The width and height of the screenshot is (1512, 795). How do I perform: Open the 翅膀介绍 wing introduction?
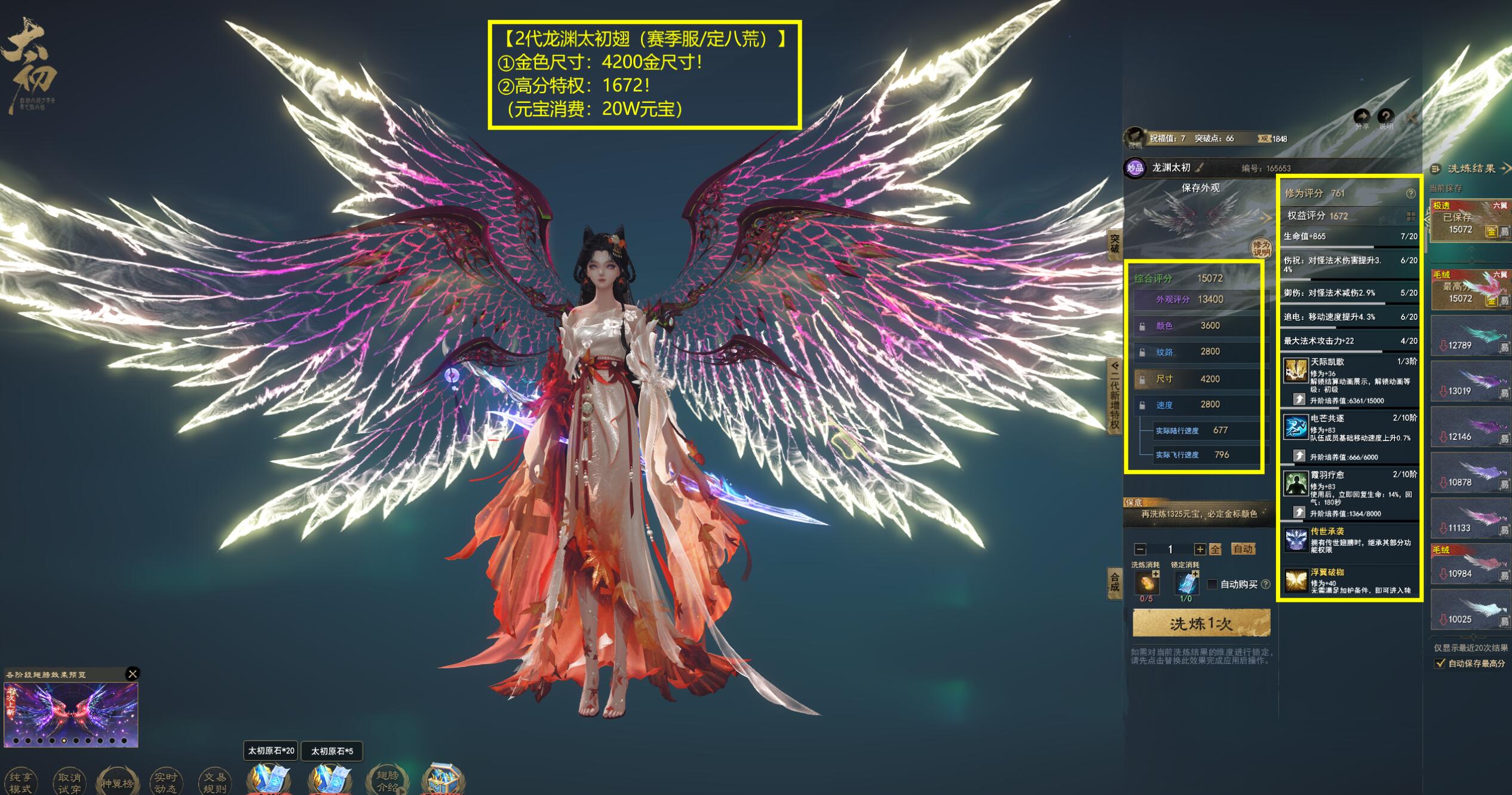pyautogui.click(x=387, y=781)
